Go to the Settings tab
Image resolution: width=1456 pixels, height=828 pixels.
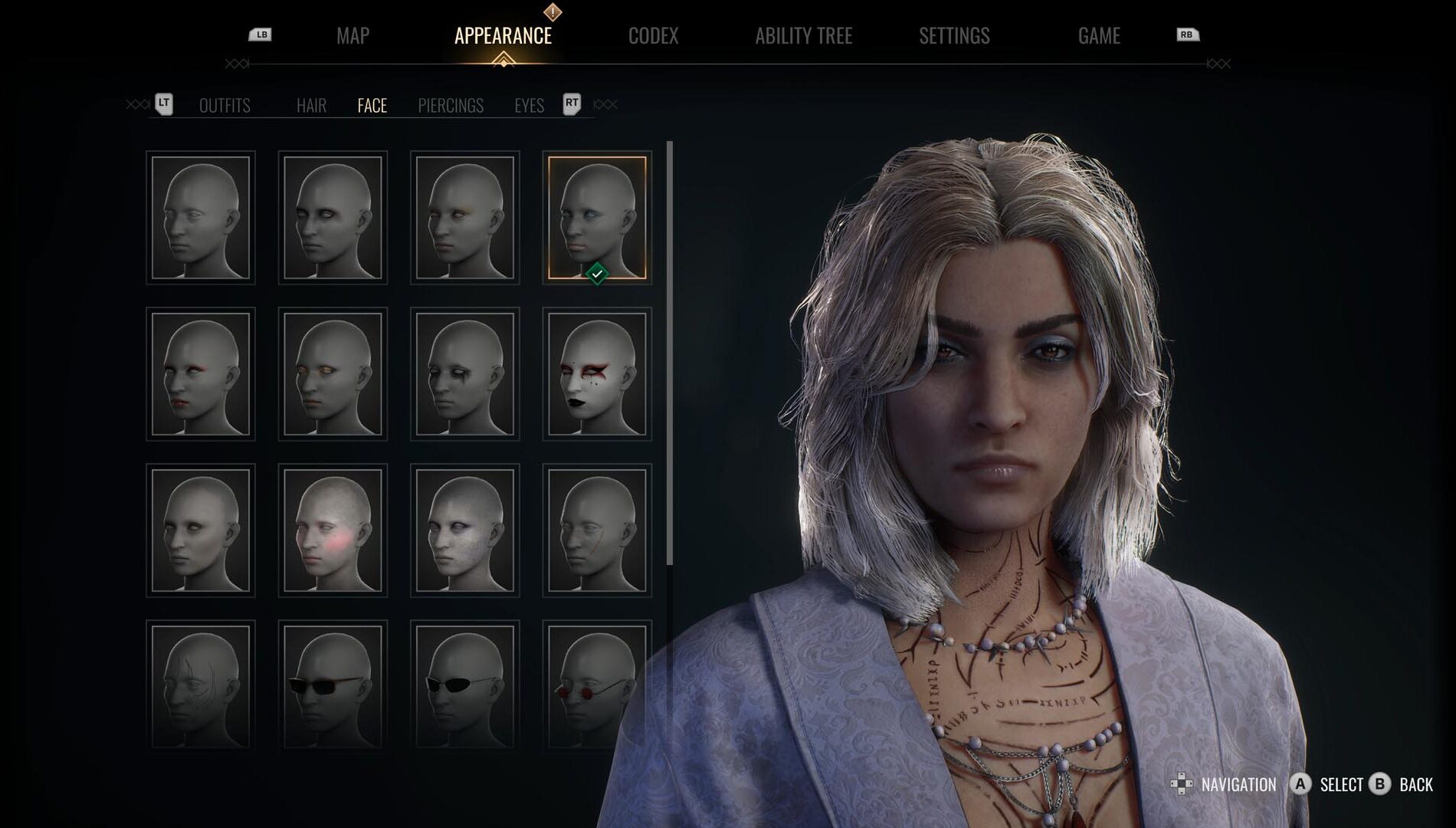pyautogui.click(x=954, y=36)
